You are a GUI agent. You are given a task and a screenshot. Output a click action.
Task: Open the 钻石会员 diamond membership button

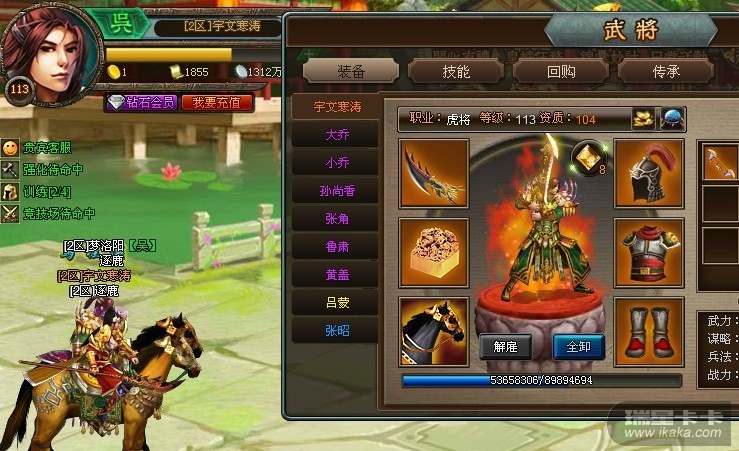pyautogui.click(x=142, y=102)
